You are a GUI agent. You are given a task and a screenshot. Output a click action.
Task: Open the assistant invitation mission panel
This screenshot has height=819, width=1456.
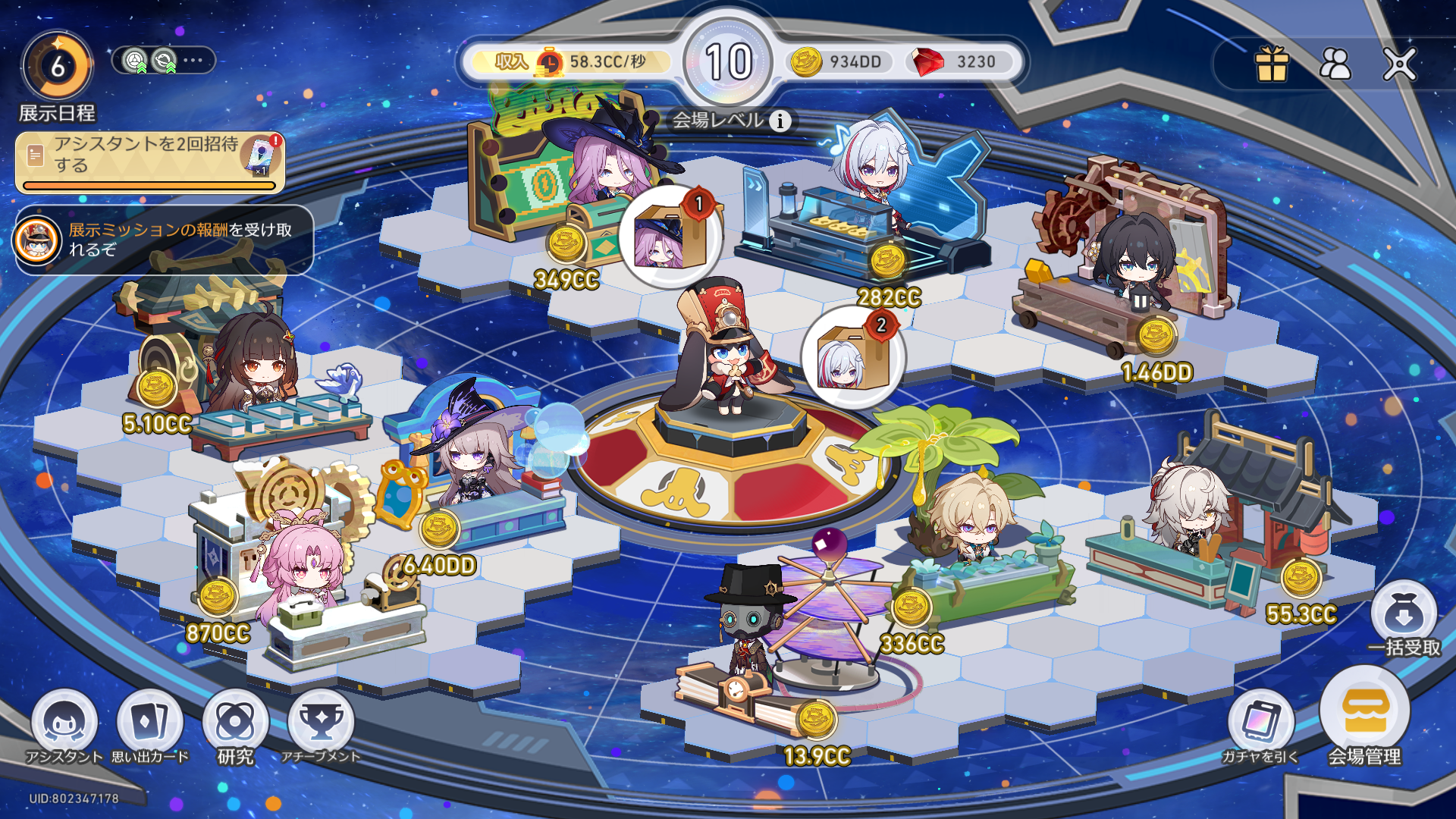[x=150, y=162]
